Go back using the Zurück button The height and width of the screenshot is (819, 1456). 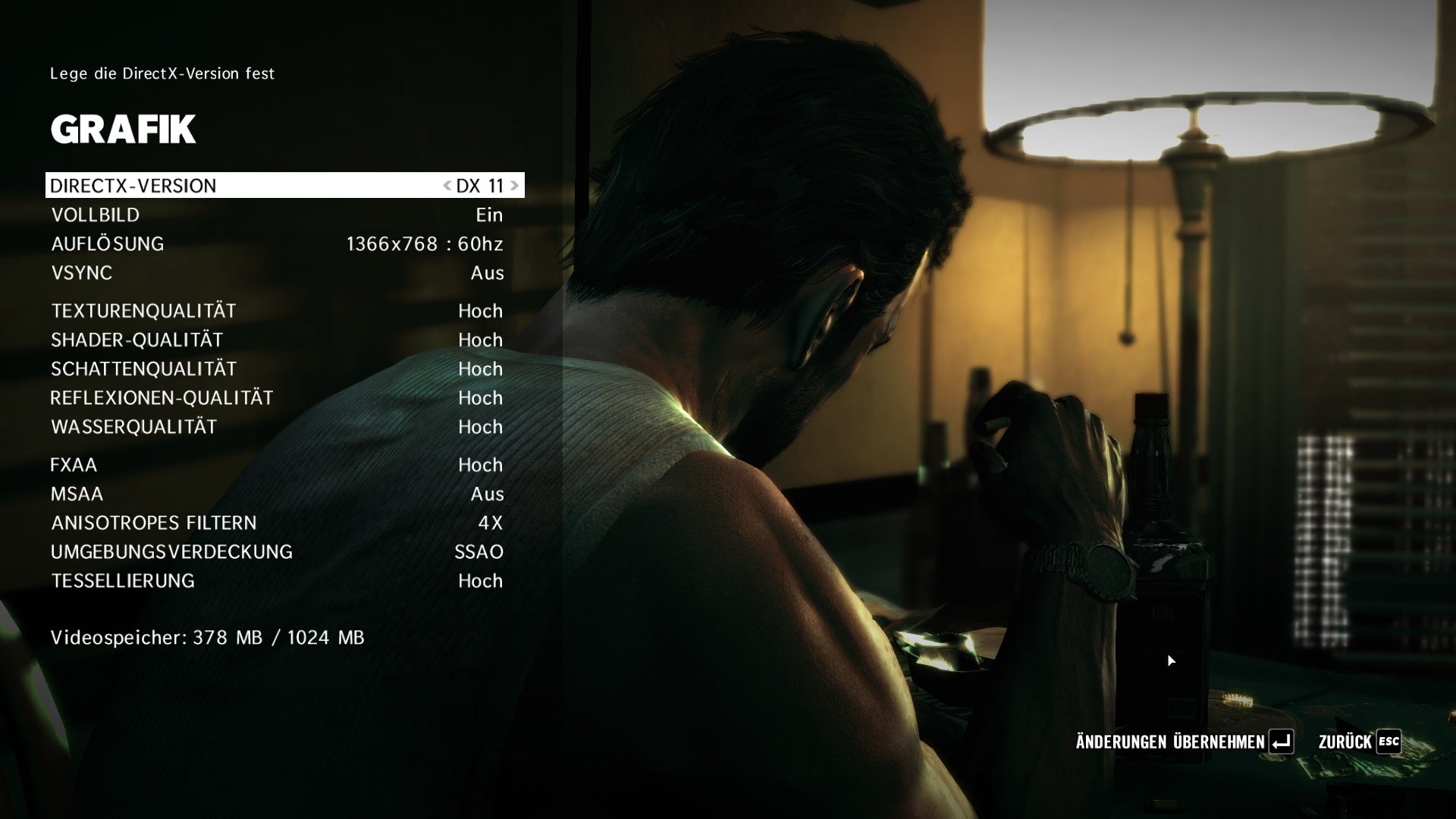point(1359,742)
